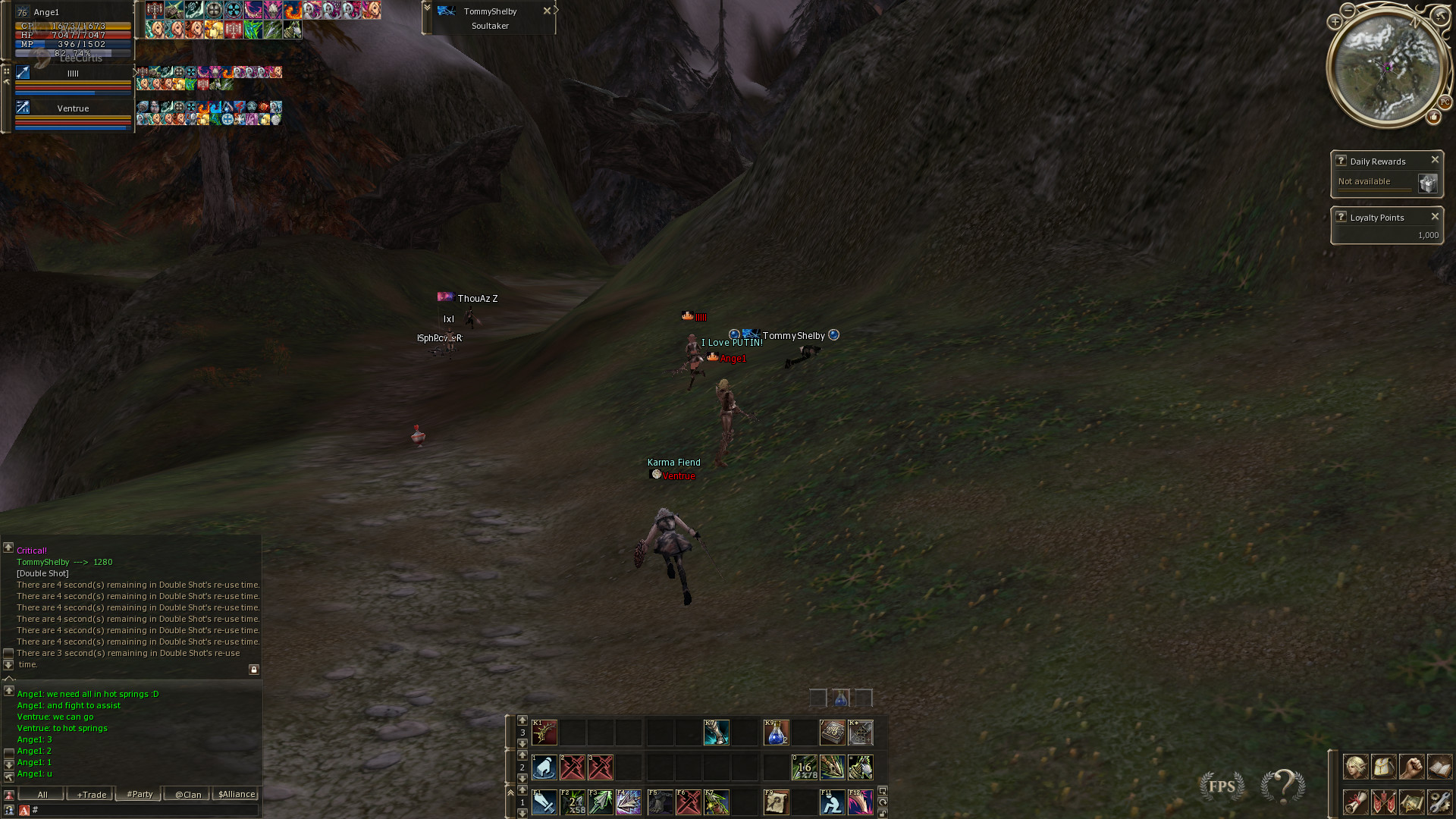
Task: Use the blue mana potion in hotbar
Action: click(x=776, y=733)
